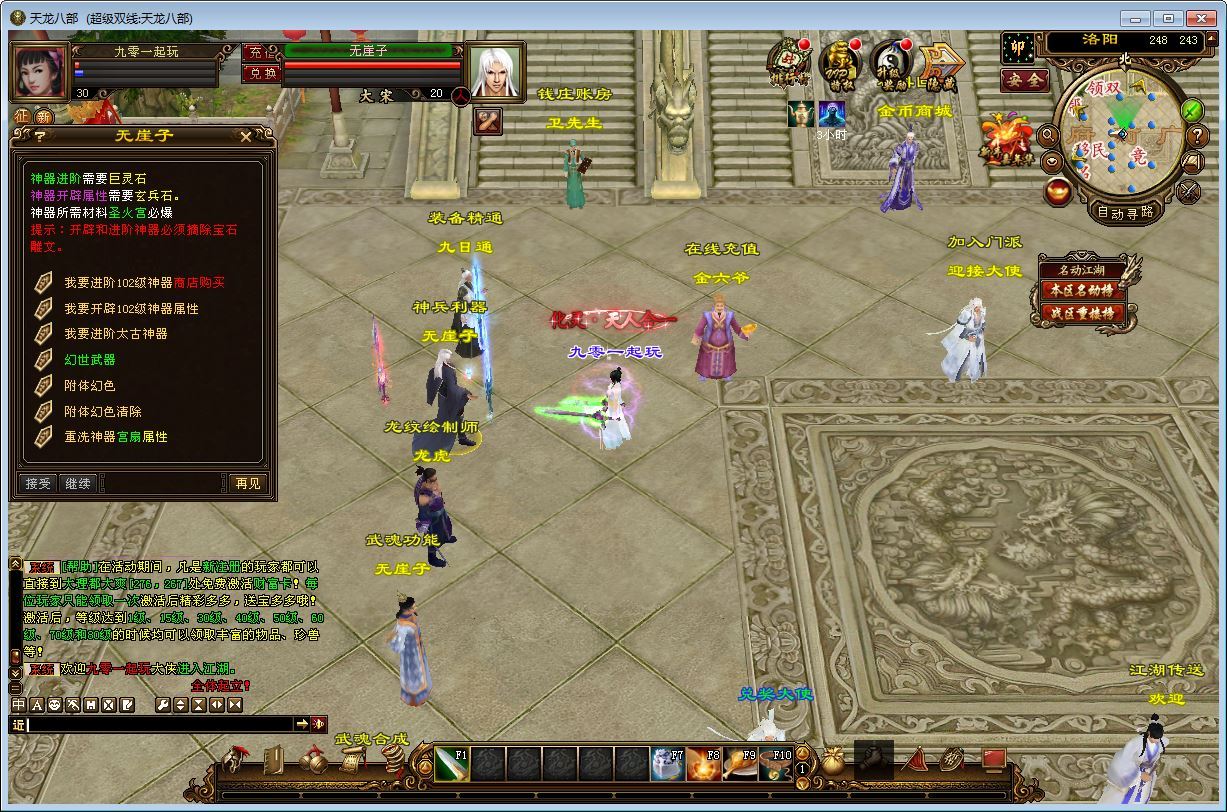1227x812 pixels.
Task: Open the bag pouch icon on the bottom bar
Action: pyautogui.click(x=832, y=763)
